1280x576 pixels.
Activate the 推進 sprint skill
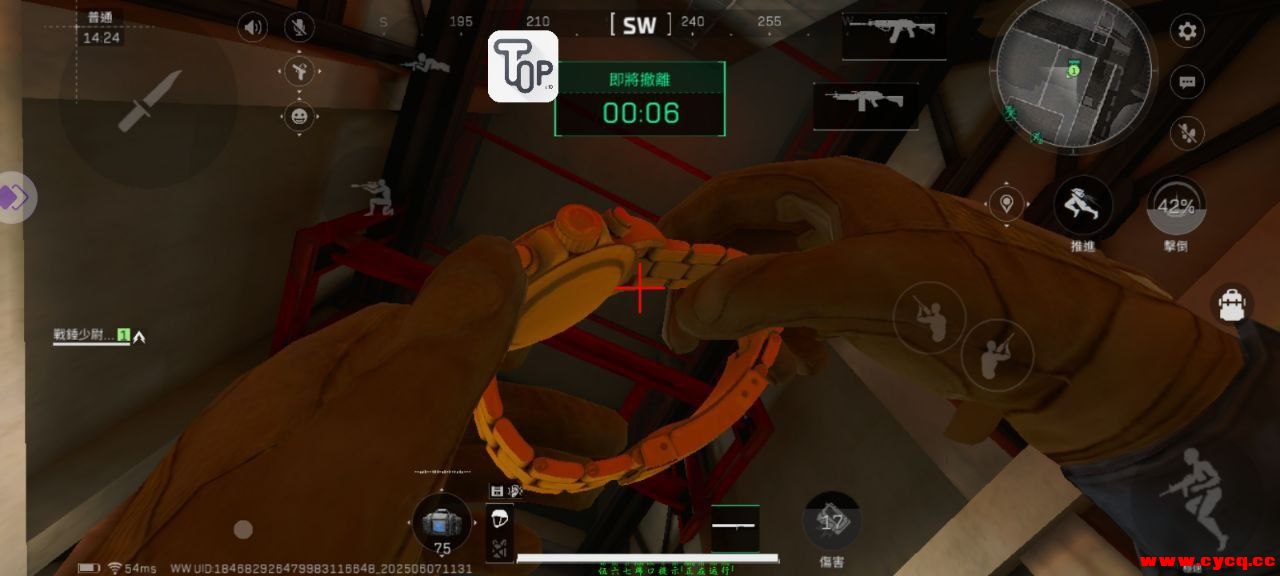click(x=1083, y=205)
